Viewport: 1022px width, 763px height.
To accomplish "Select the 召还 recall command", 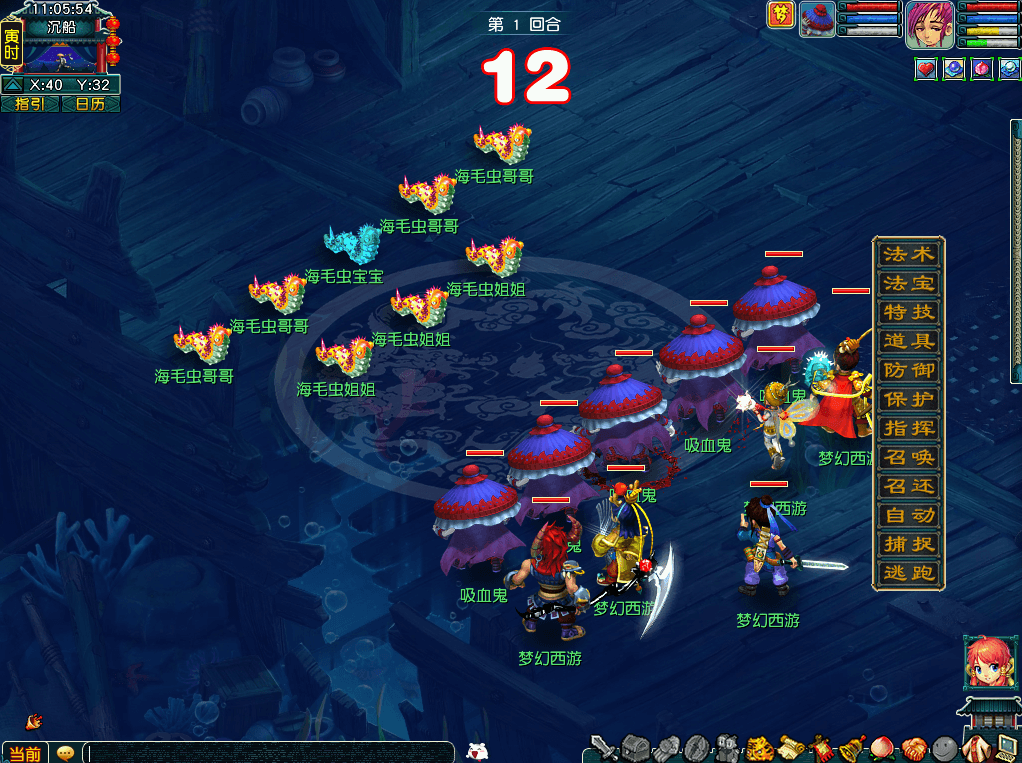I will pos(908,487).
